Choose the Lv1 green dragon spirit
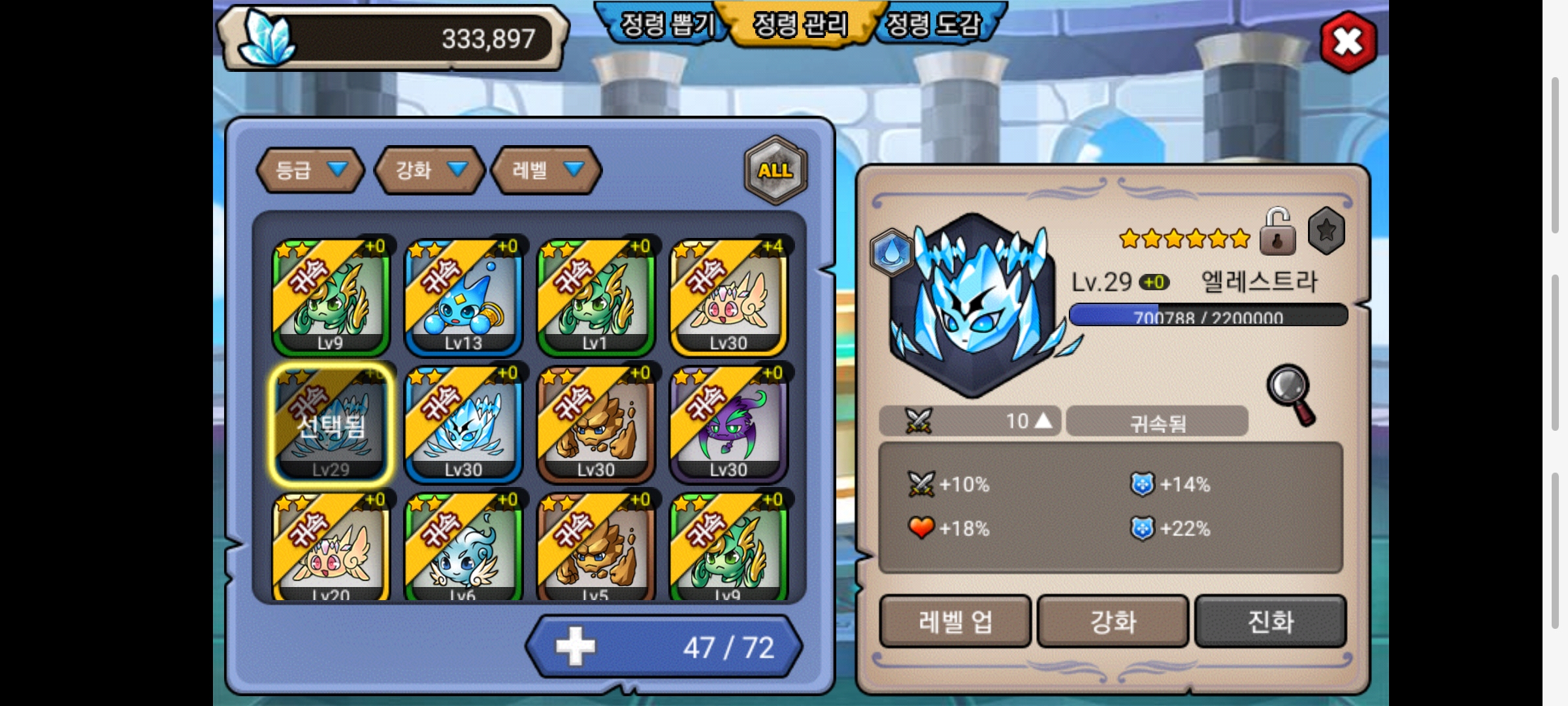Viewport: 1568px width, 706px height. 596,297
